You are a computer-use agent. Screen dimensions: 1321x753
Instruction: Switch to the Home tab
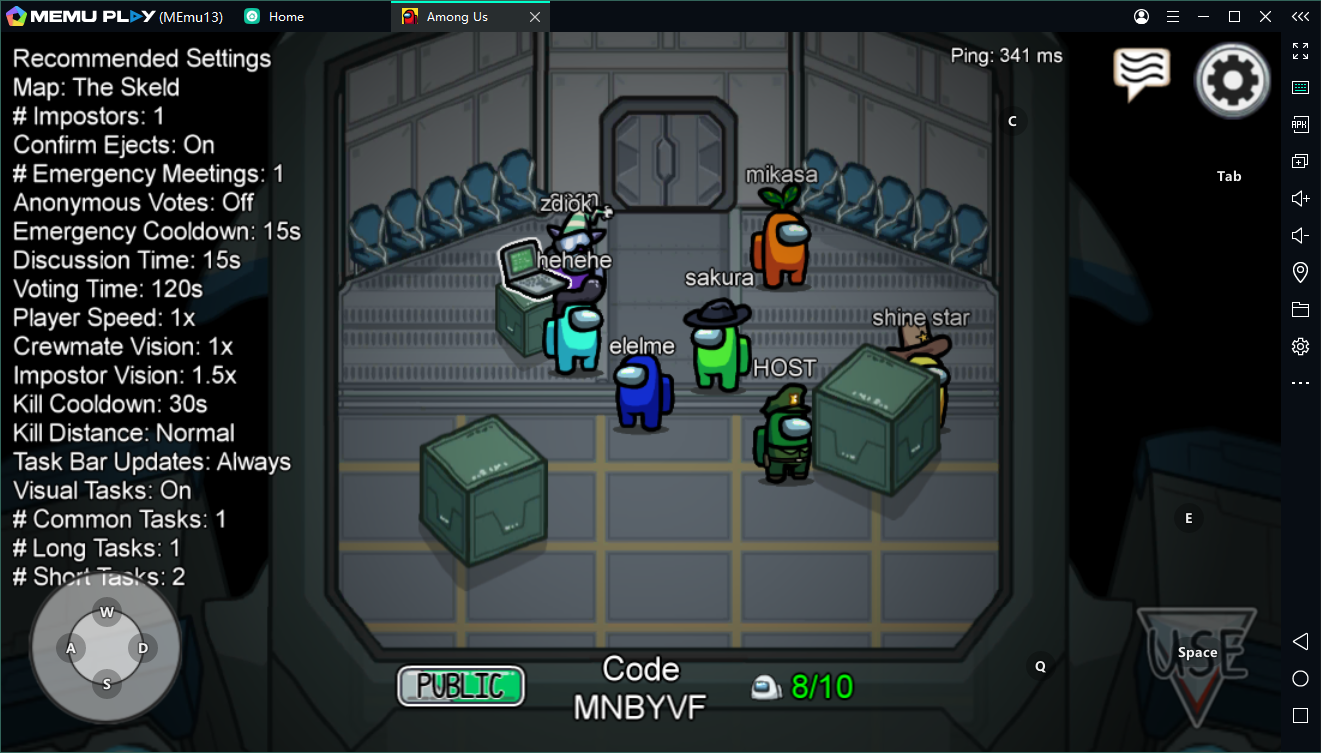[286, 17]
